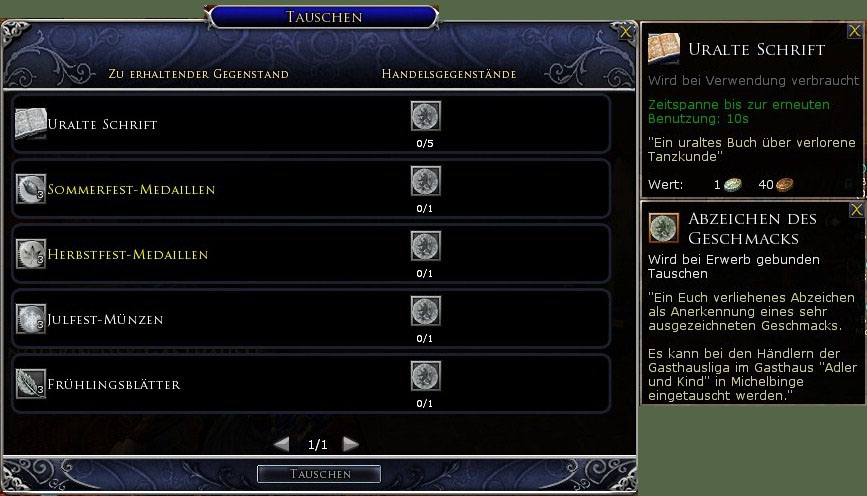Close the Tauschen trade window
The height and width of the screenshot is (496, 867).
(626, 32)
